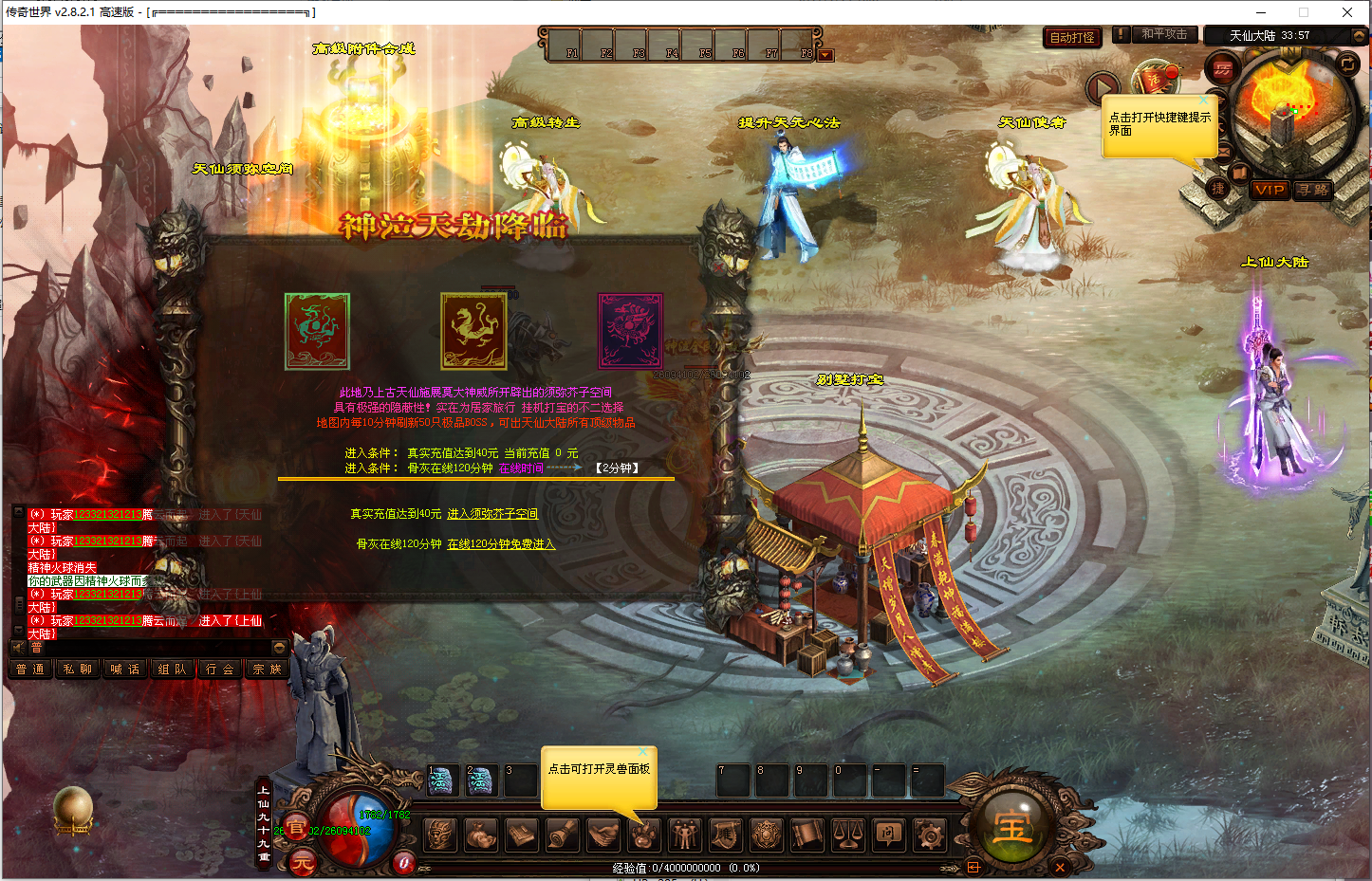
Task: Open the 捷 shortcut hint button
Action: click(x=1218, y=189)
